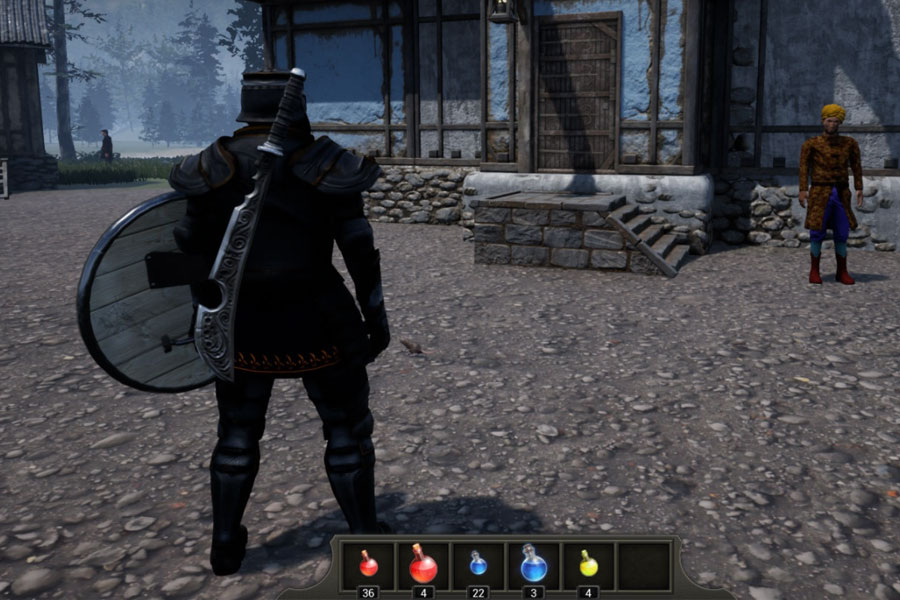This screenshot has height=600, width=900.
Task: Choose the yellow potion in the hotbar
Action: coord(588,566)
